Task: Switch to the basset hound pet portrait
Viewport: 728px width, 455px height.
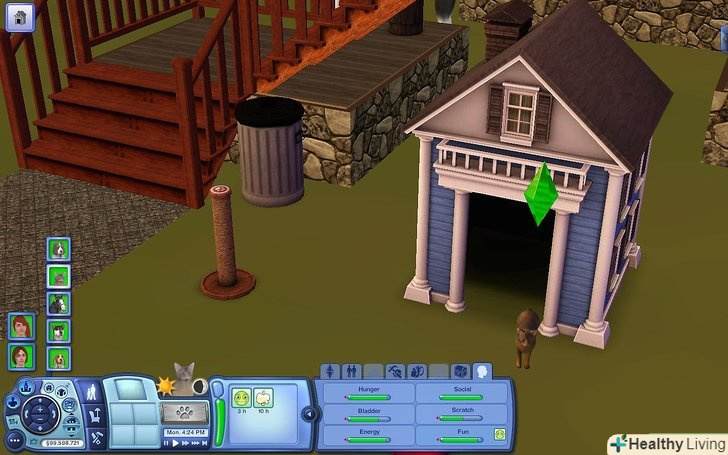Action: point(59,357)
